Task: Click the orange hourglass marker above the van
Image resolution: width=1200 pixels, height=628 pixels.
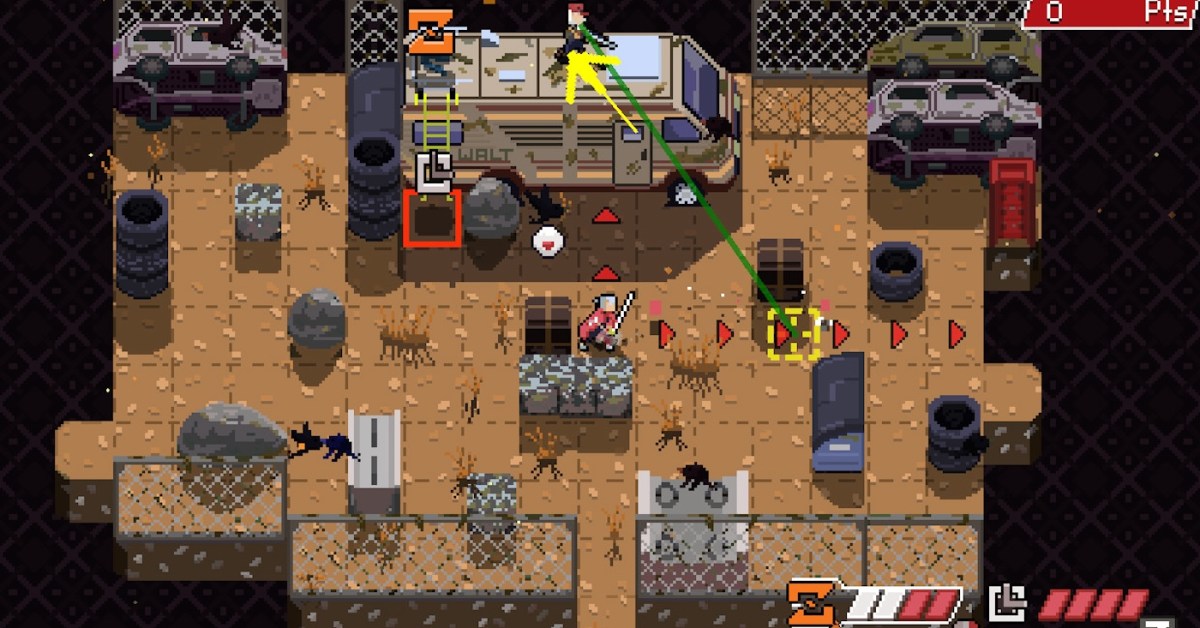Action: 431,31
